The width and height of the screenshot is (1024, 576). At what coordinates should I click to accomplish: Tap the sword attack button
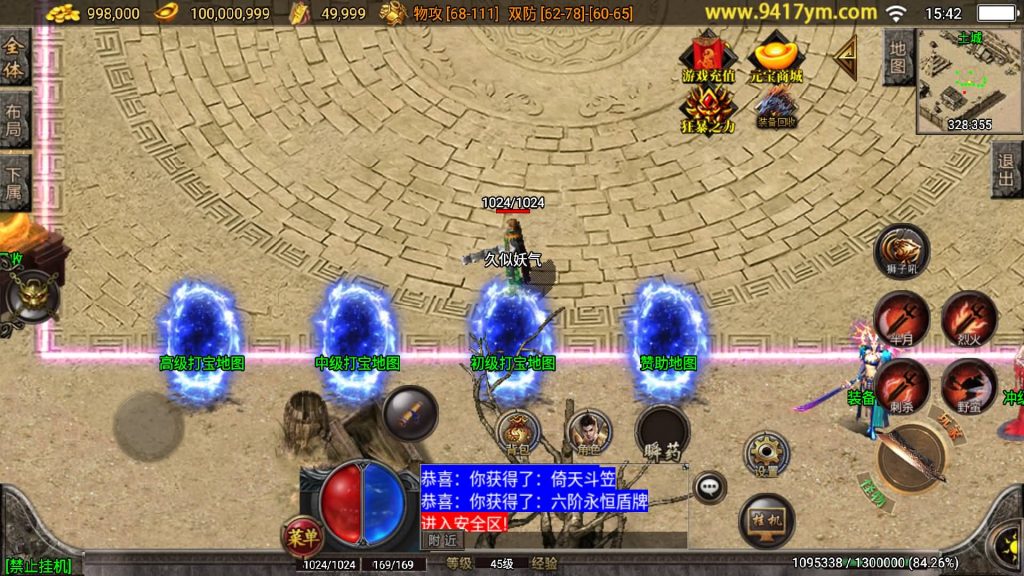click(x=912, y=458)
